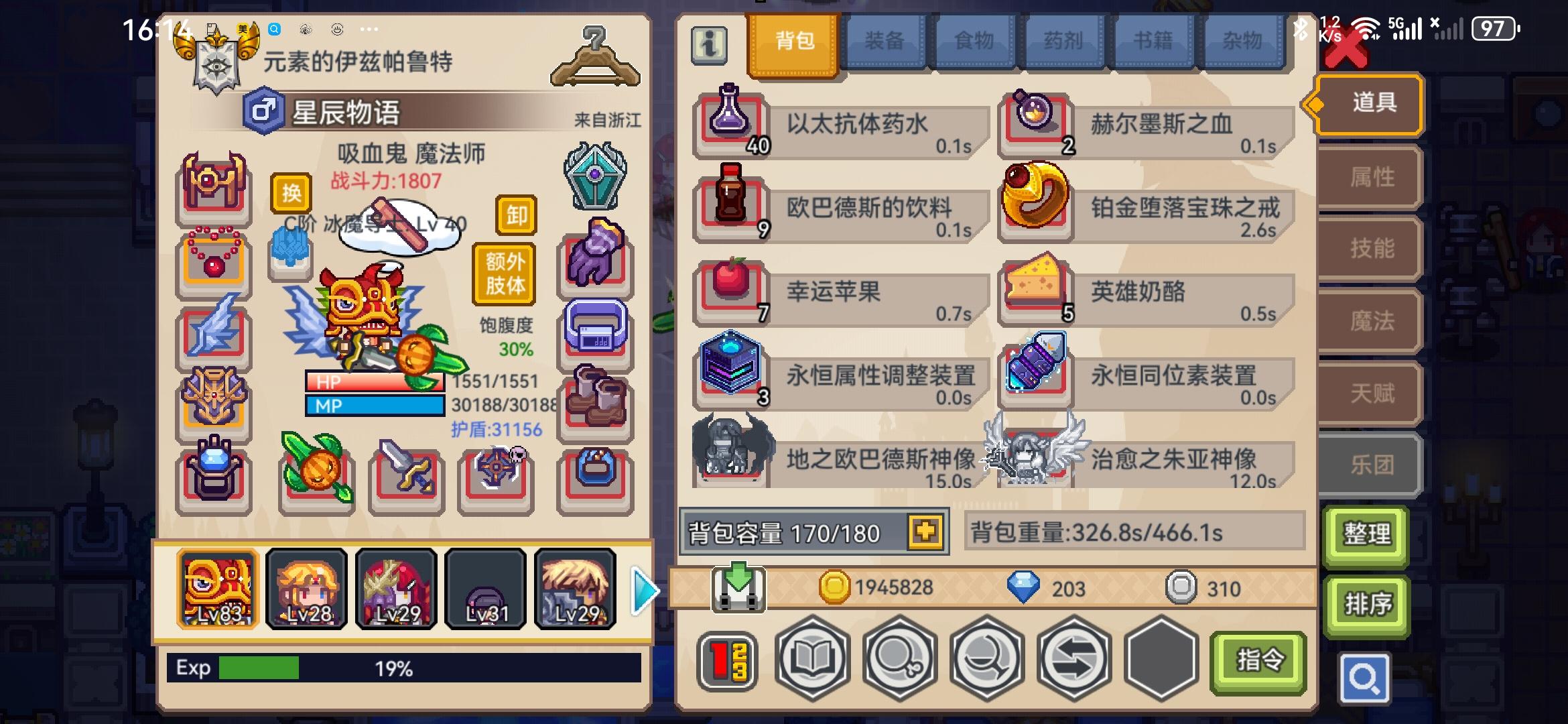Tap the gold coin currency icon
The height and width of the screenshot is (724, 1568).
[x=836, y=587]
